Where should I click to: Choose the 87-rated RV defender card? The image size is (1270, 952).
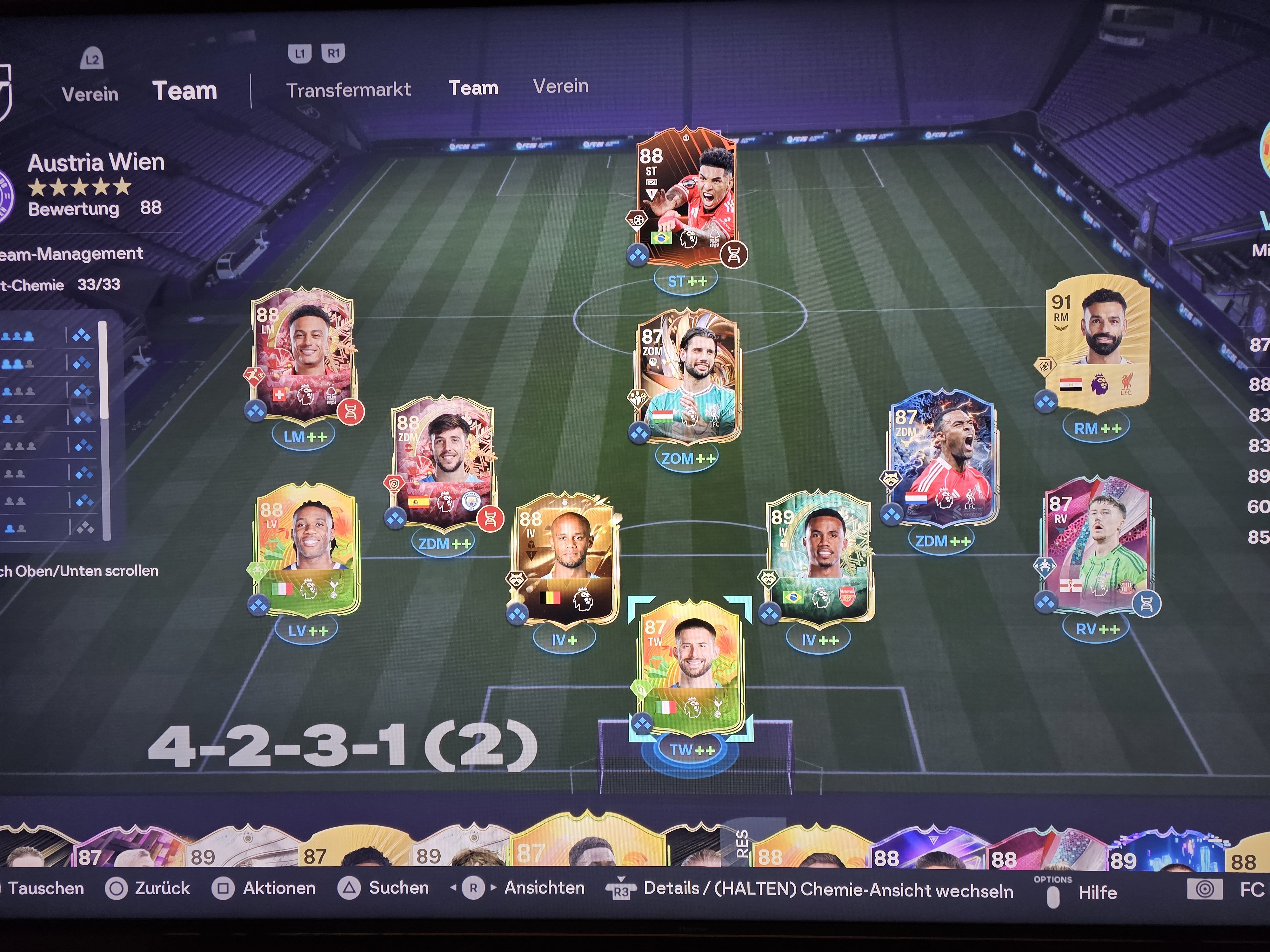(1097, 545)
